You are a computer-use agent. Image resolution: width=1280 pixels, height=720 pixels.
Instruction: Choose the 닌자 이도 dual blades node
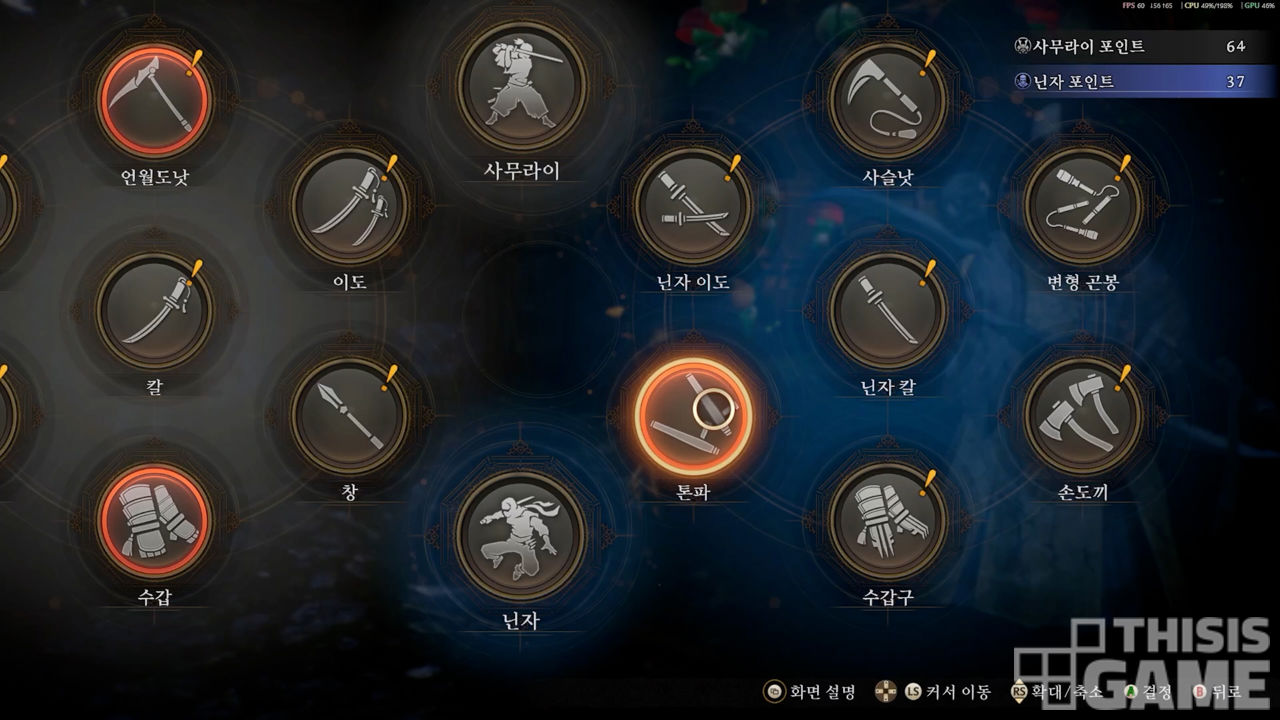[x=693, y=206]
